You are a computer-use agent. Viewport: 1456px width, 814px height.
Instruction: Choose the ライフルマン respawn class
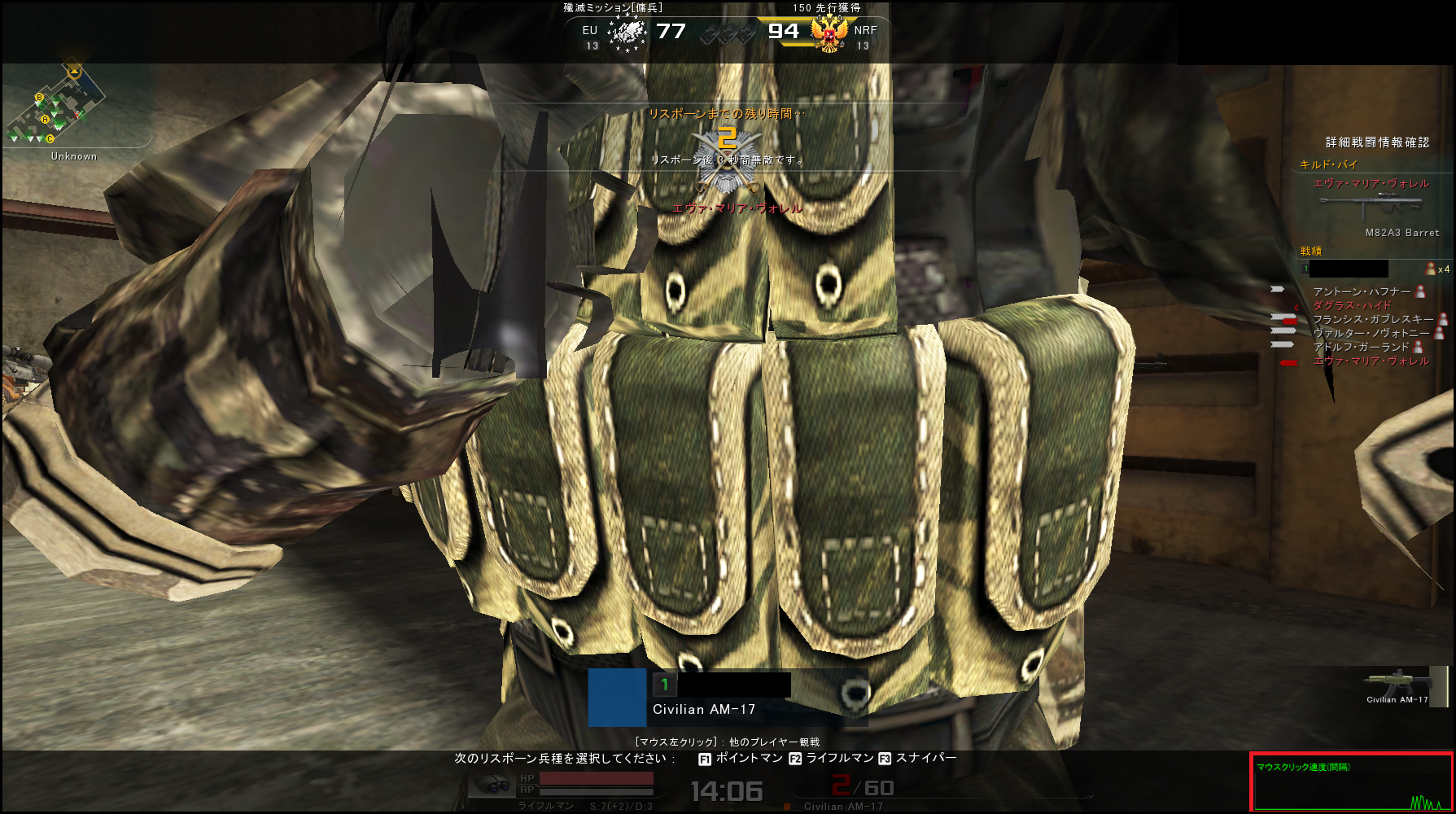pos(831,759)
